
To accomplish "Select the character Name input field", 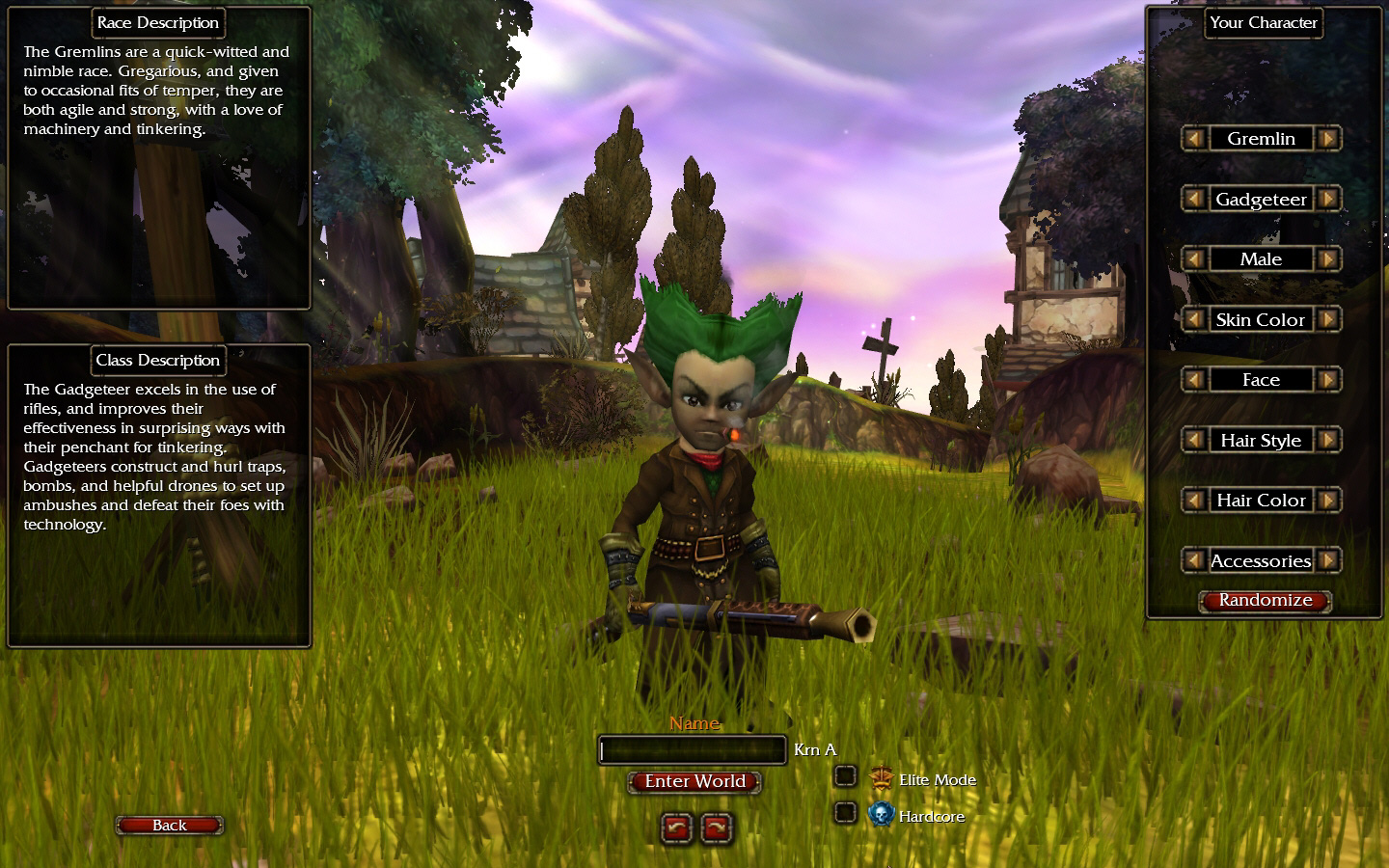I will click(x=693, y=749).
